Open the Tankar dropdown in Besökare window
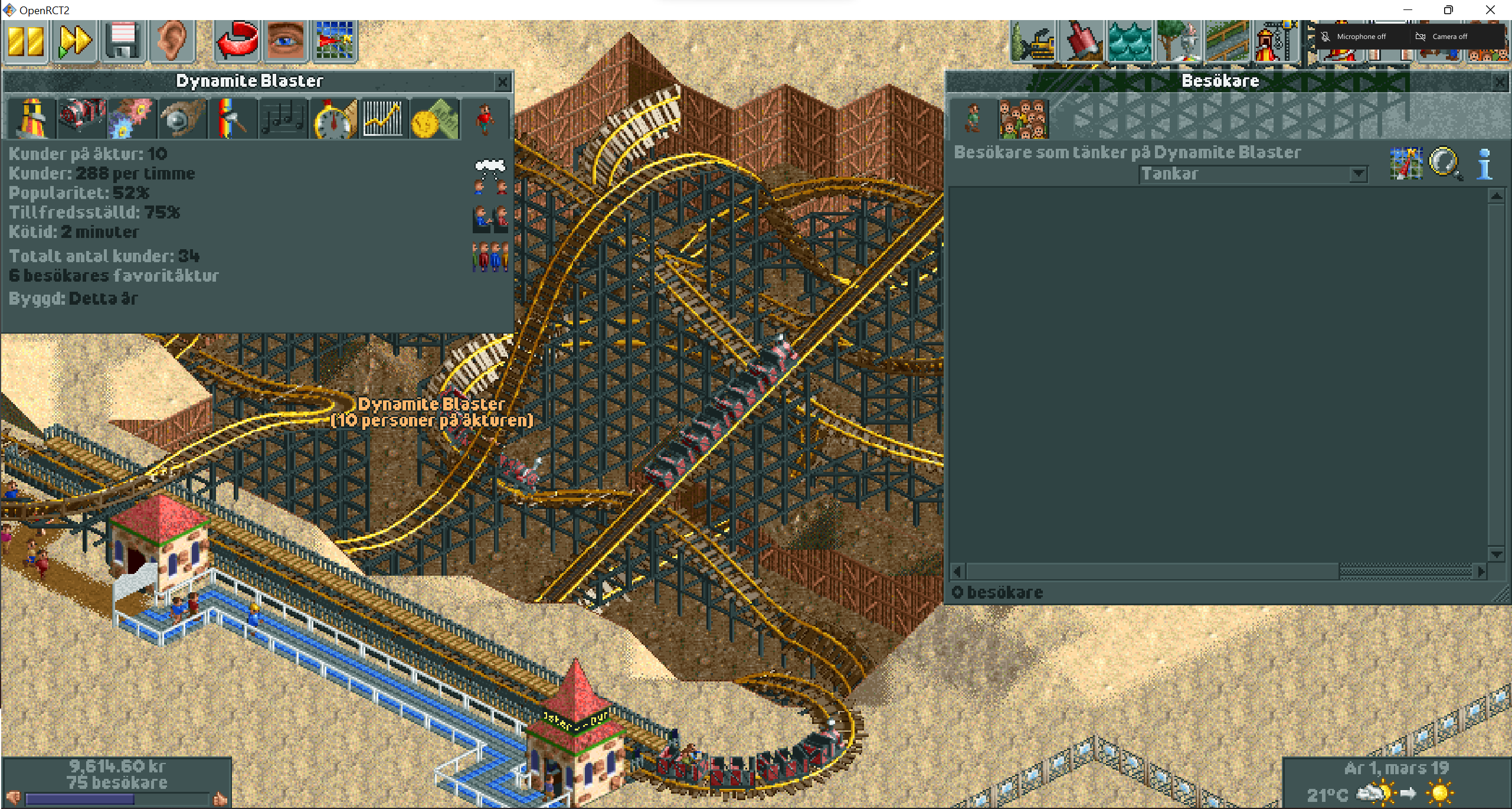The image size is (1512, 809). click(x=1359, y=174)
